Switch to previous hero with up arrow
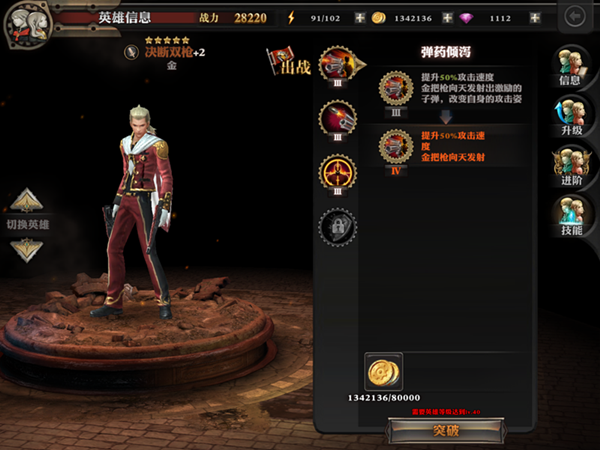The image size is (600, 450). 27,200
